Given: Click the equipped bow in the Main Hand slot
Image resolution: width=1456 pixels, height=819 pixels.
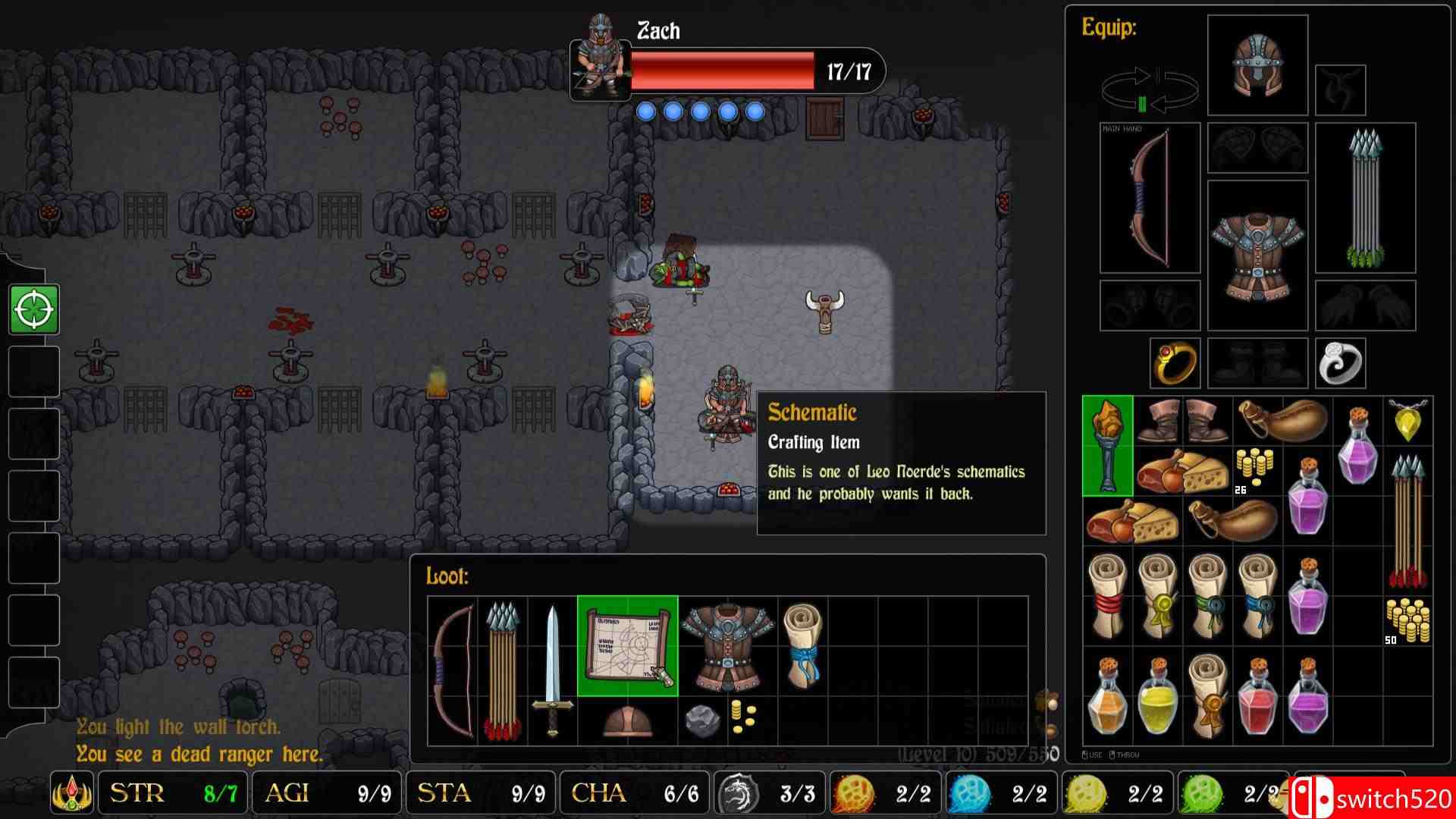Looking at the screenshot, I should (1147, 197).
